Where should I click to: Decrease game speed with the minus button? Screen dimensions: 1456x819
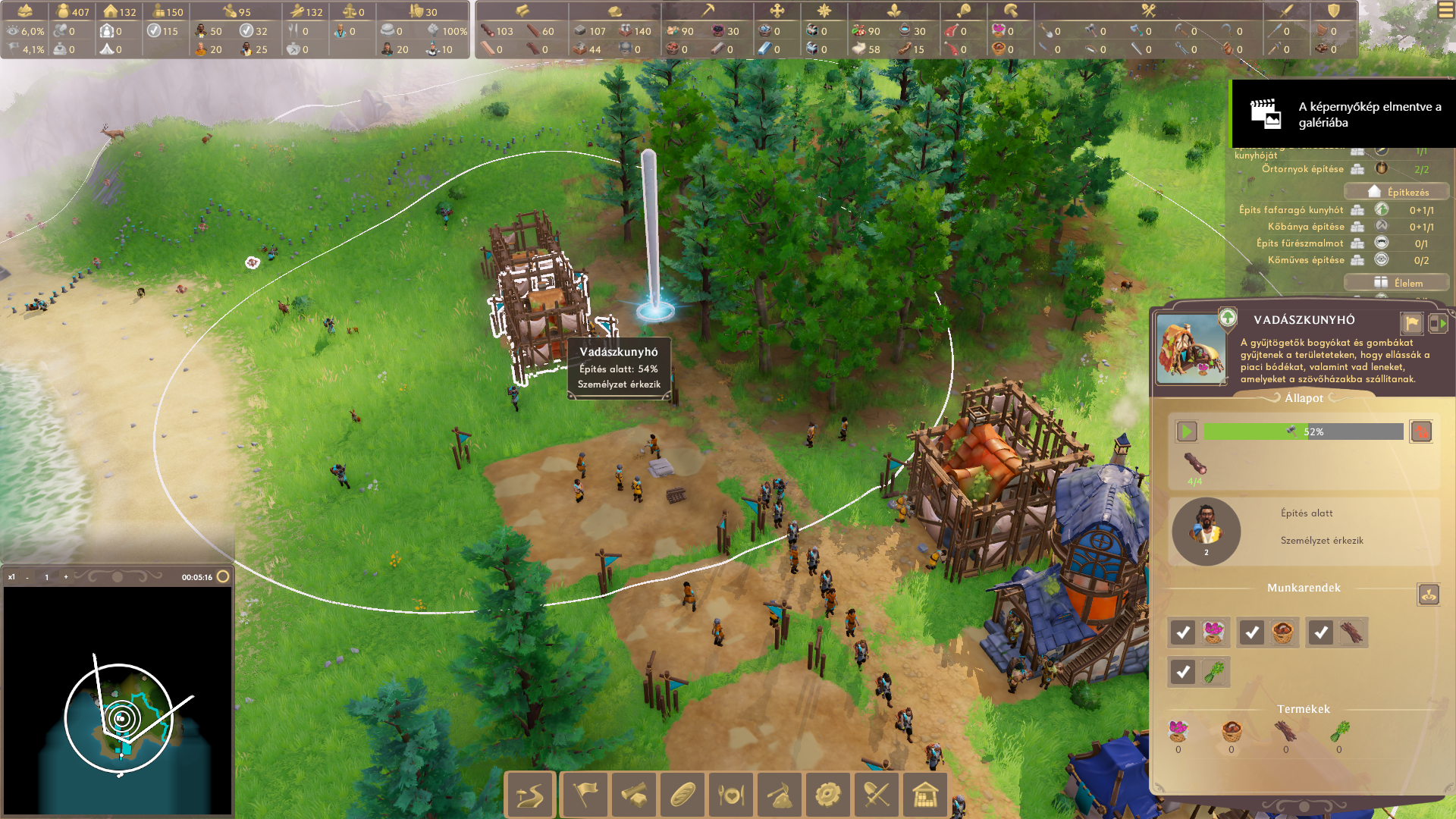click(27, 577)
